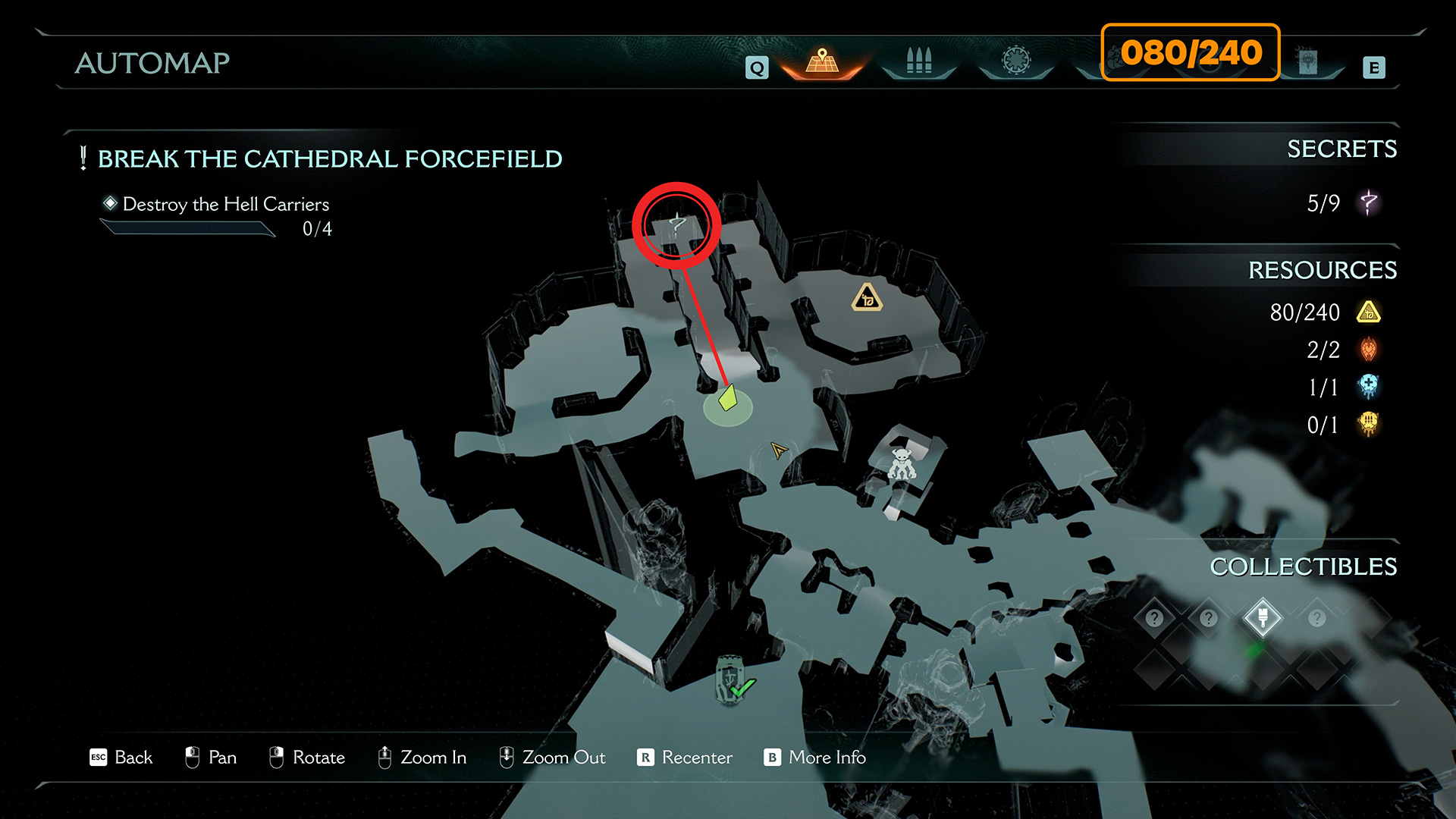Click the gold resource marker on the map

click(x=867, y=298)
